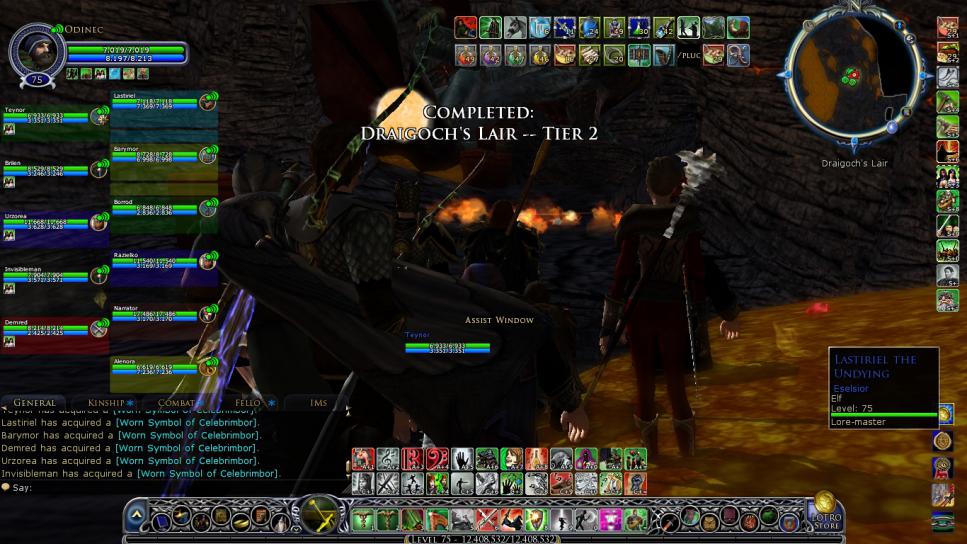
Task: Use the white horse mount skill
Action: pyautogui.click(x=515, y=28)
